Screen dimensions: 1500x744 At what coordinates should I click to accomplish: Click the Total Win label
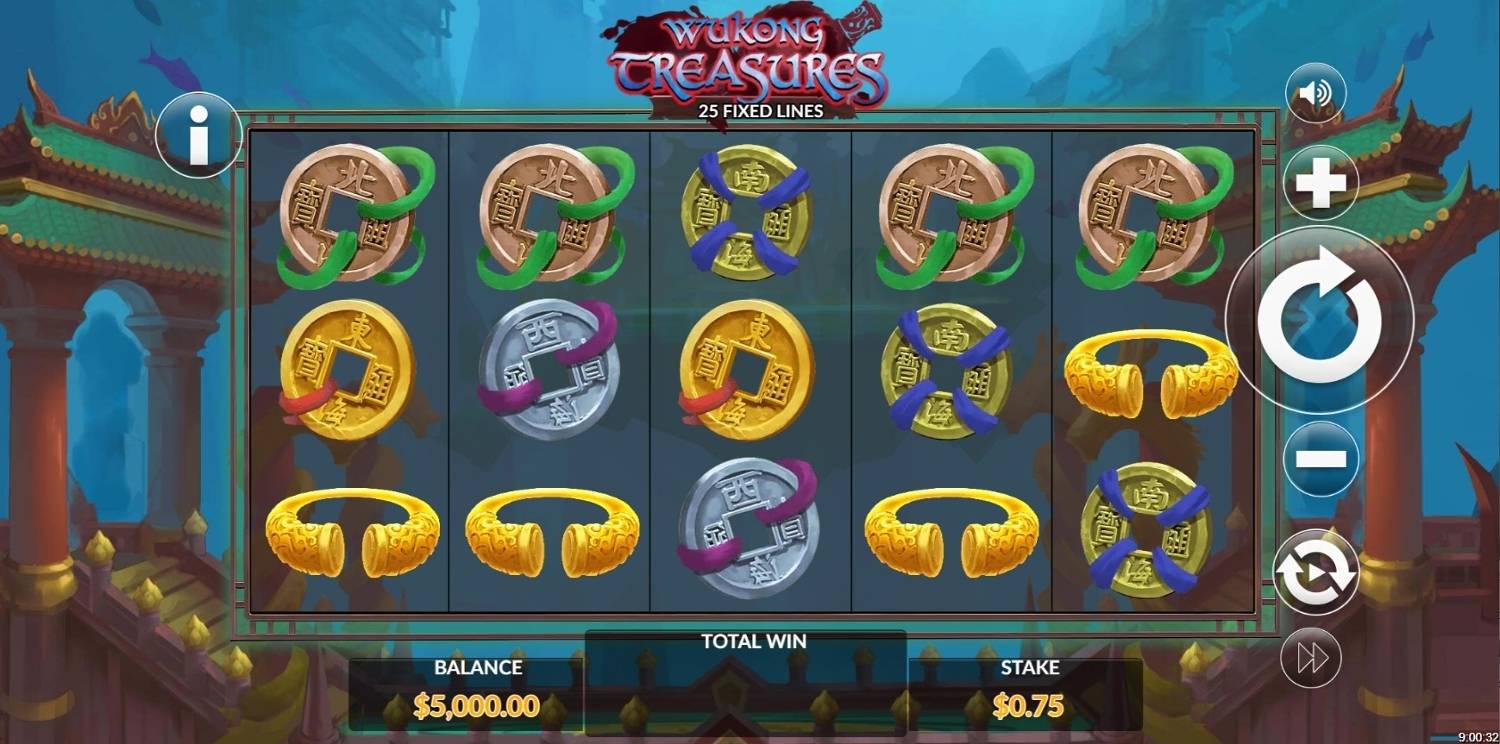tap(752, 641)
